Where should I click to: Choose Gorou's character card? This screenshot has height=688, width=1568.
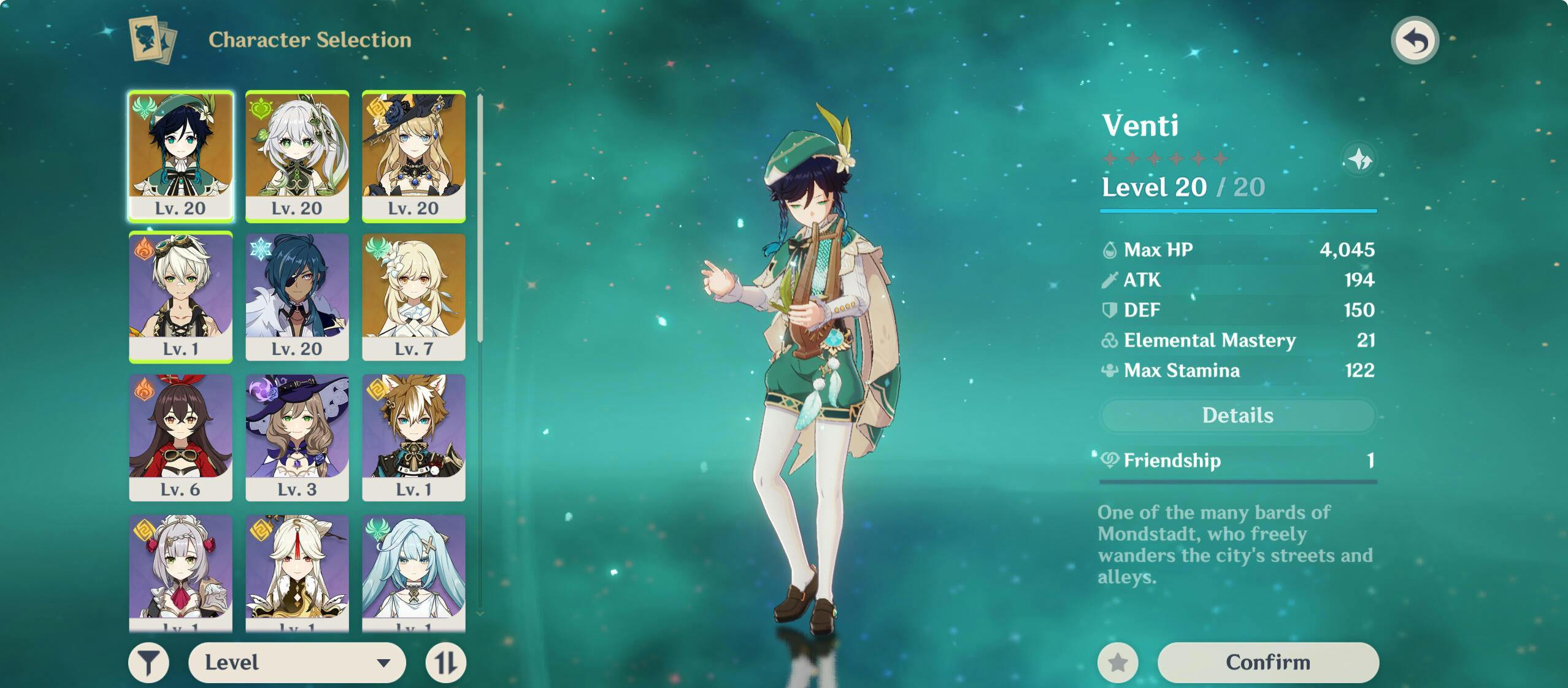click(x=413, y=437)
